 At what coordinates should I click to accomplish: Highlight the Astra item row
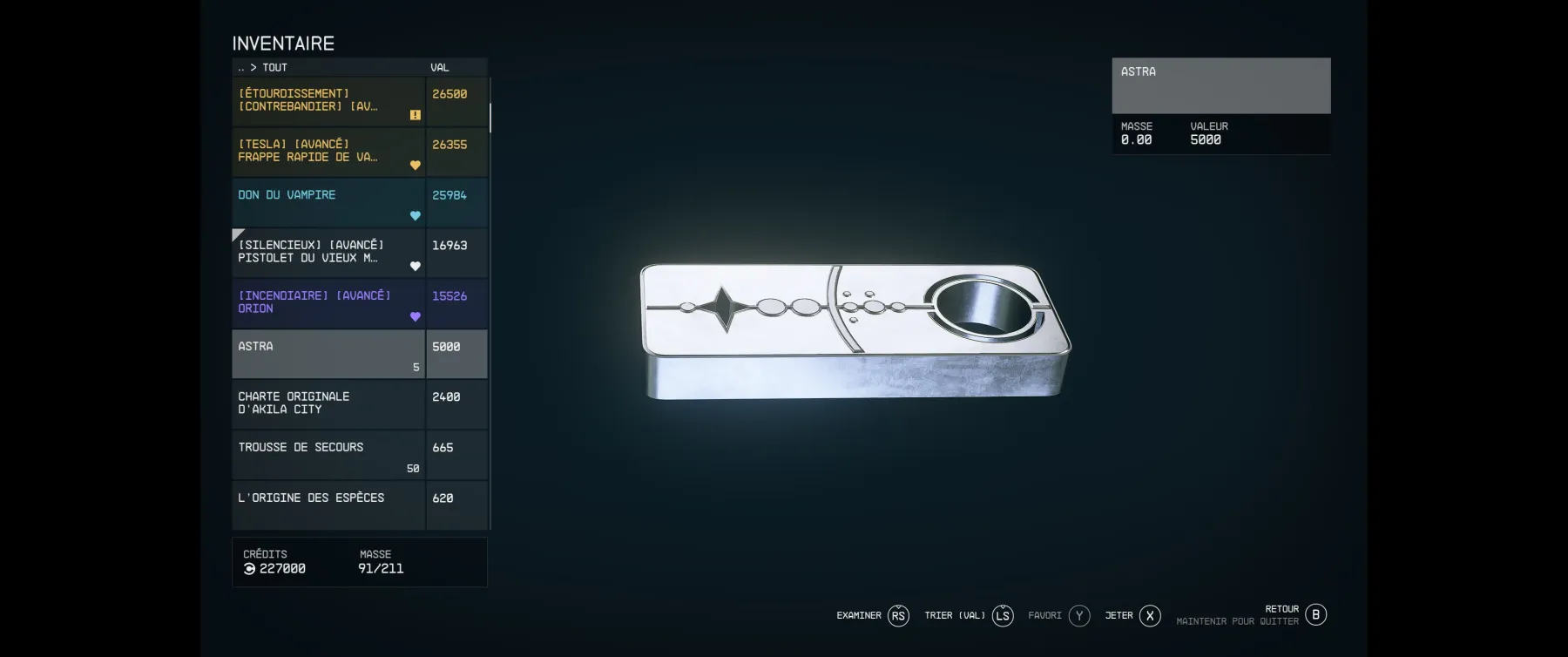(x=328, y=354)
